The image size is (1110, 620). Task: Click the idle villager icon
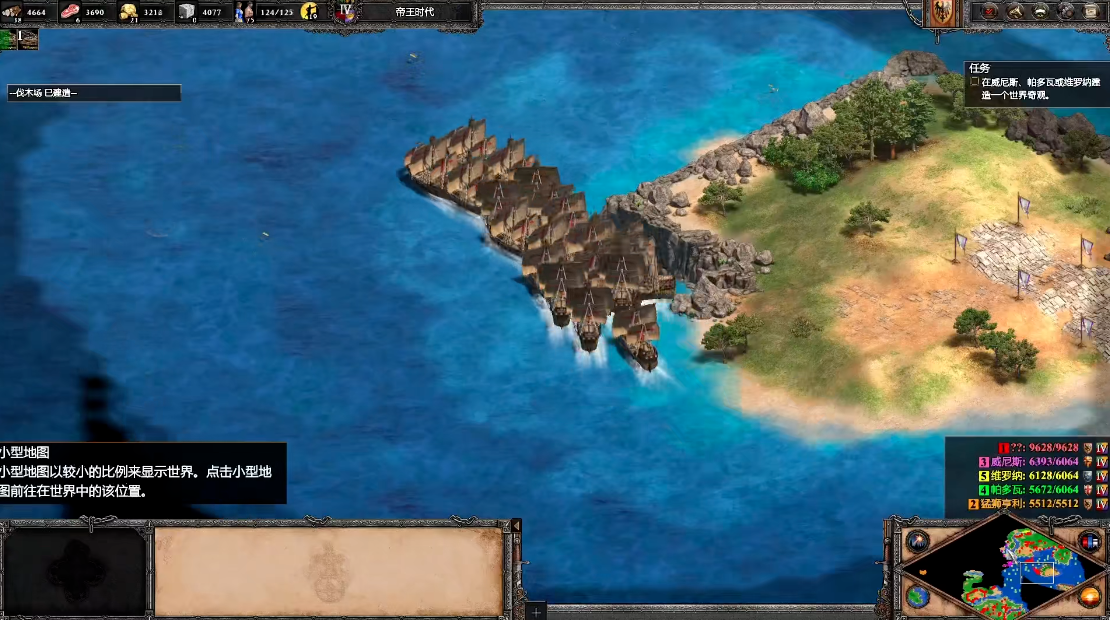click(x=309, y=12)
